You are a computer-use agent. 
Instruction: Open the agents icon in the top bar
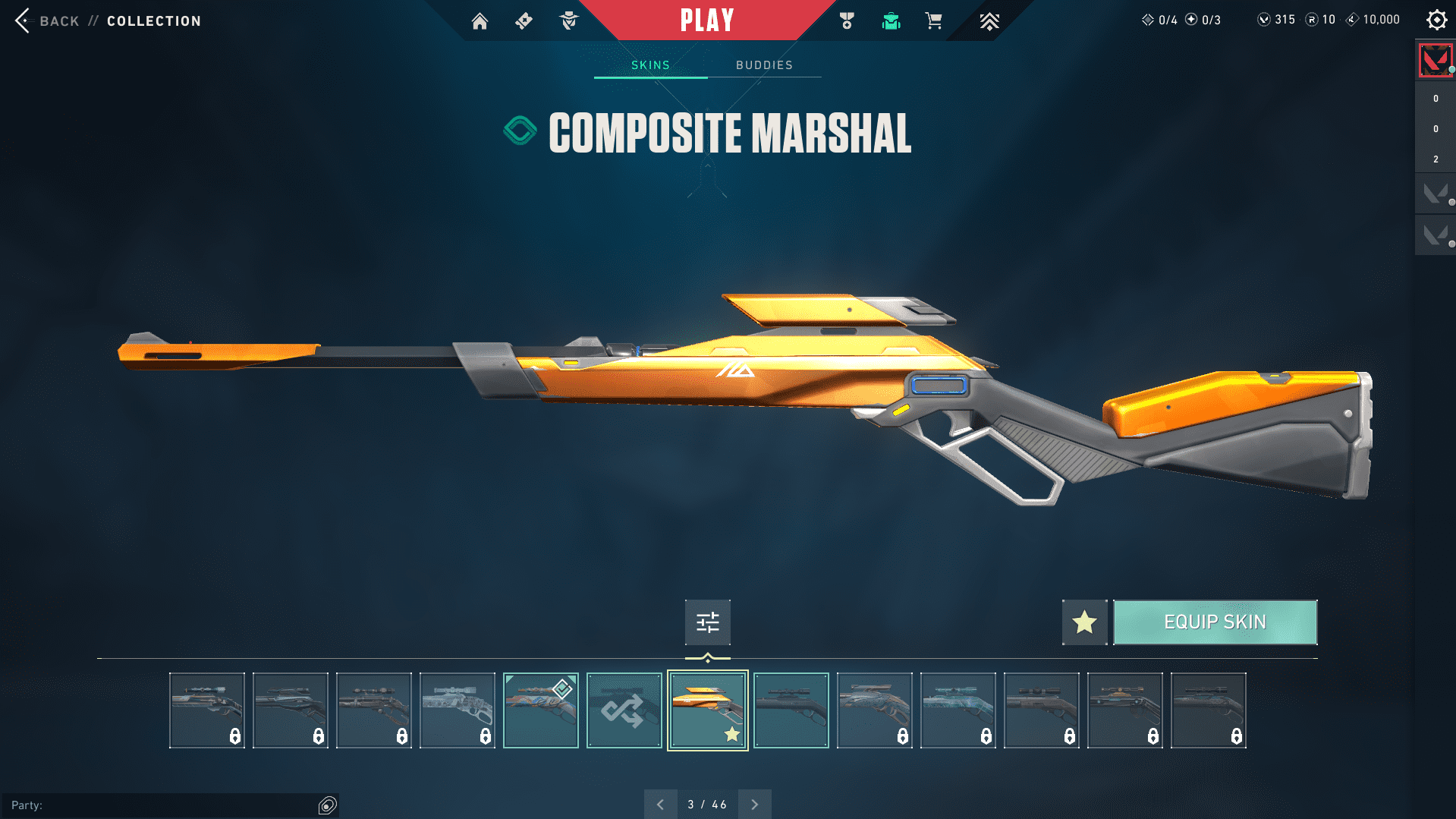(x=568, y=21)
